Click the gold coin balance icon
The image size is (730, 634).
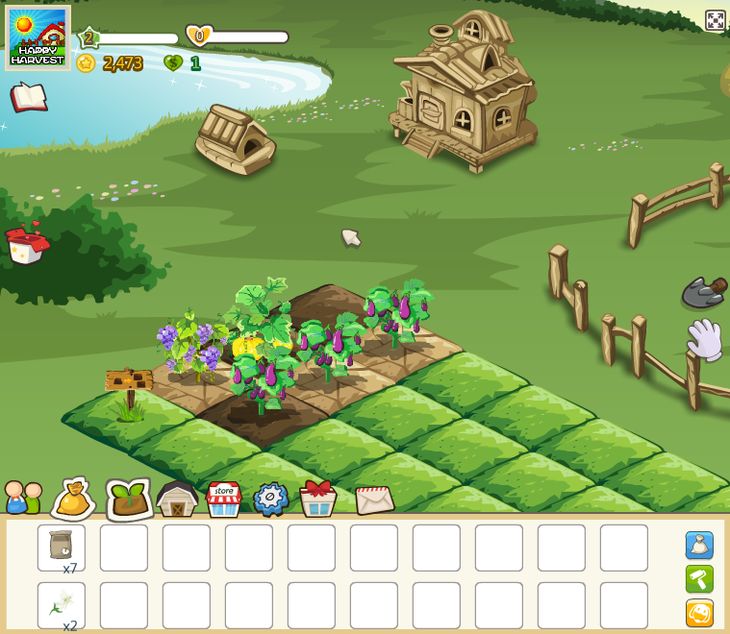(x=86, y=63)
